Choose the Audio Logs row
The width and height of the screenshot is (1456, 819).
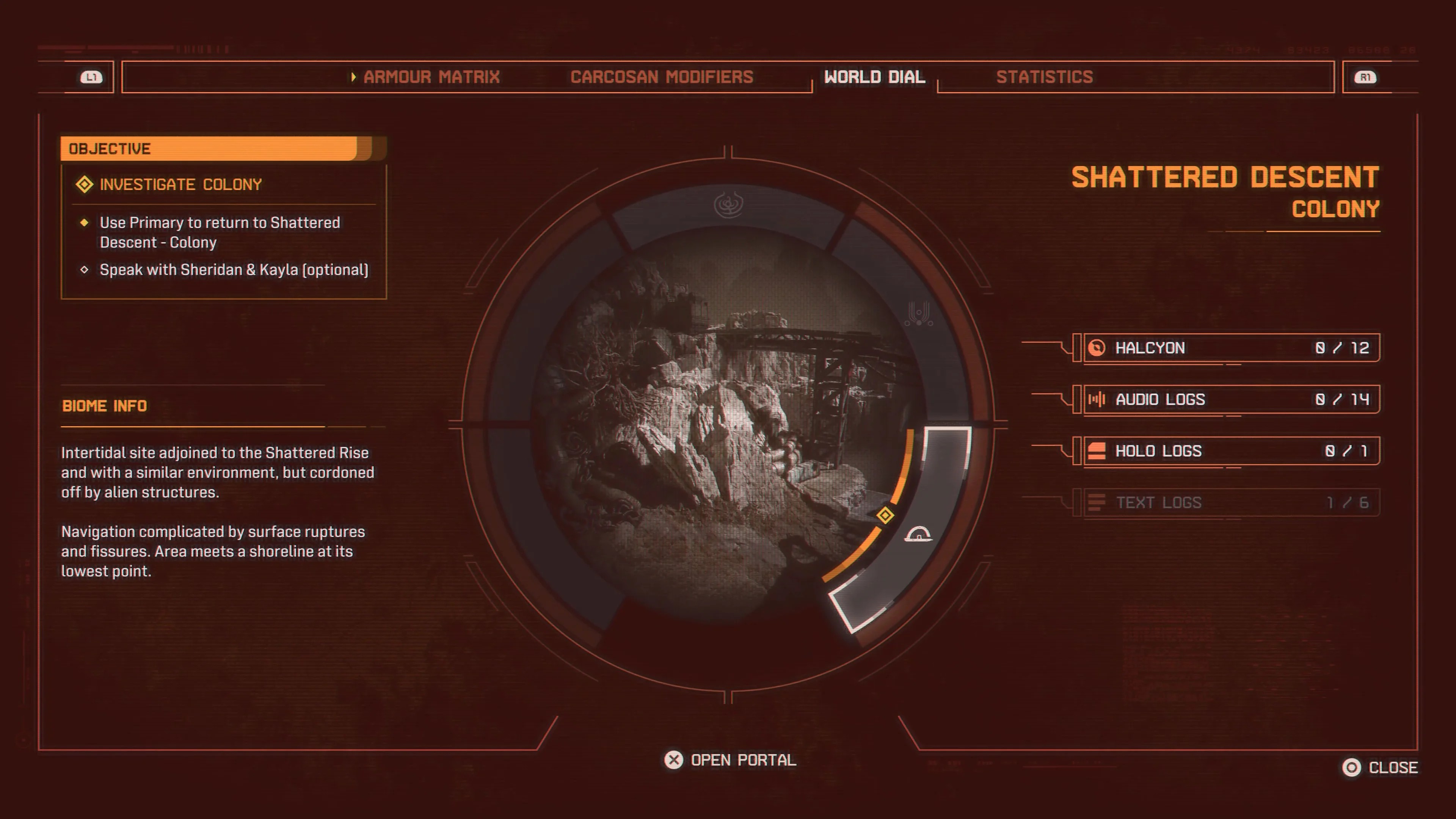(x=1231, y=400)
